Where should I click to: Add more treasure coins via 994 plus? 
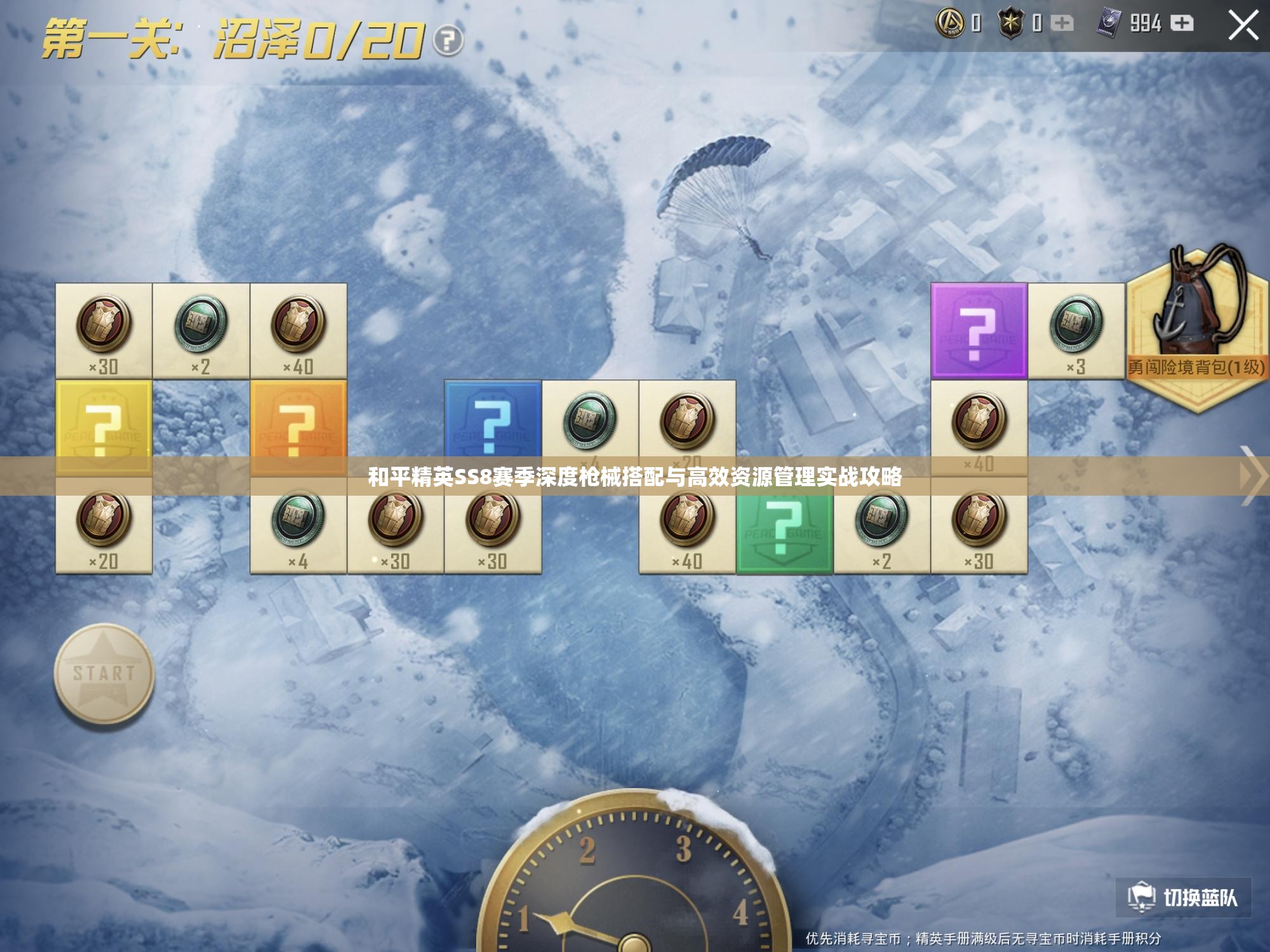point(1181,23)
